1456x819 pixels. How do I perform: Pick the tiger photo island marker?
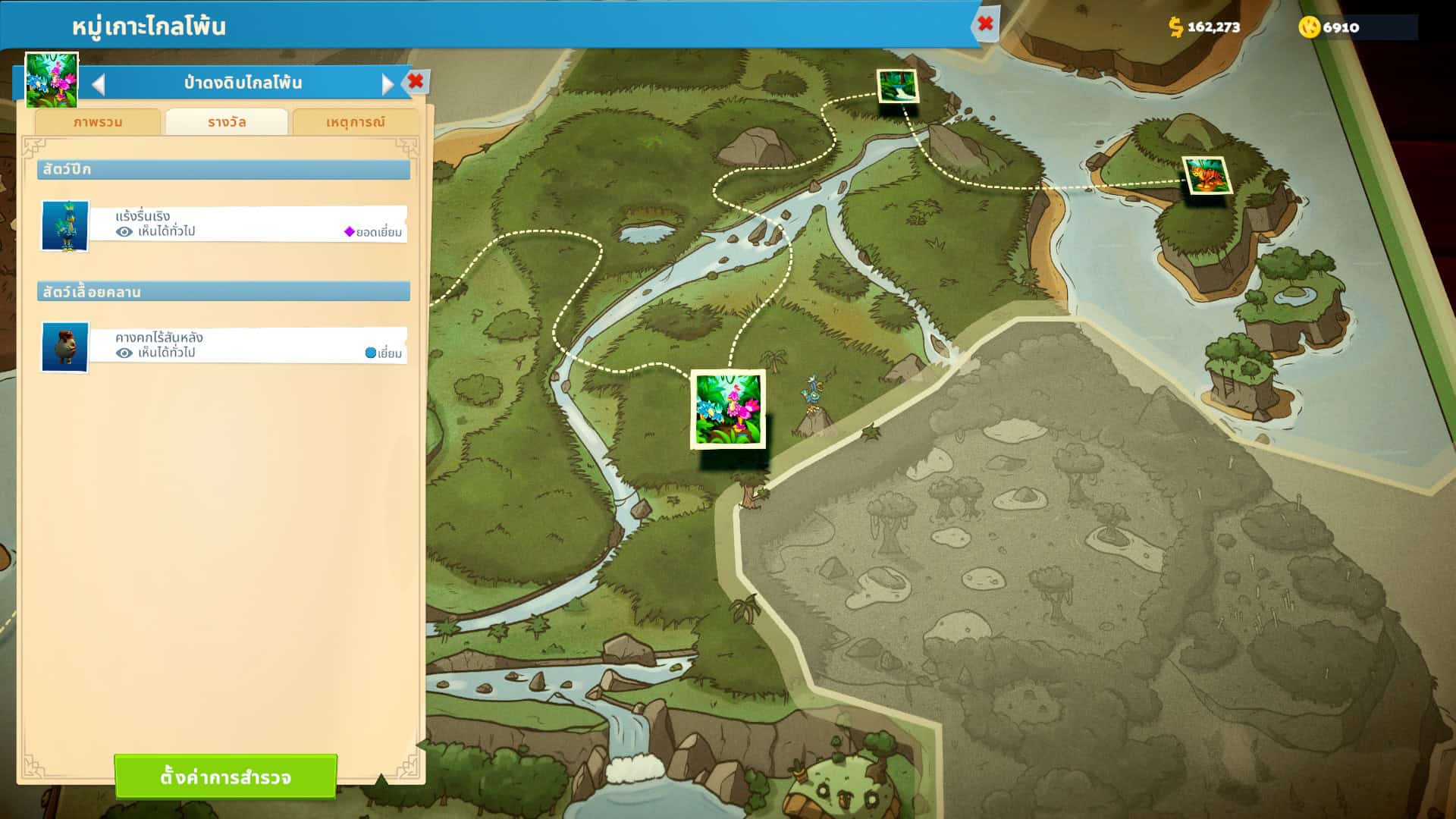1205,176
